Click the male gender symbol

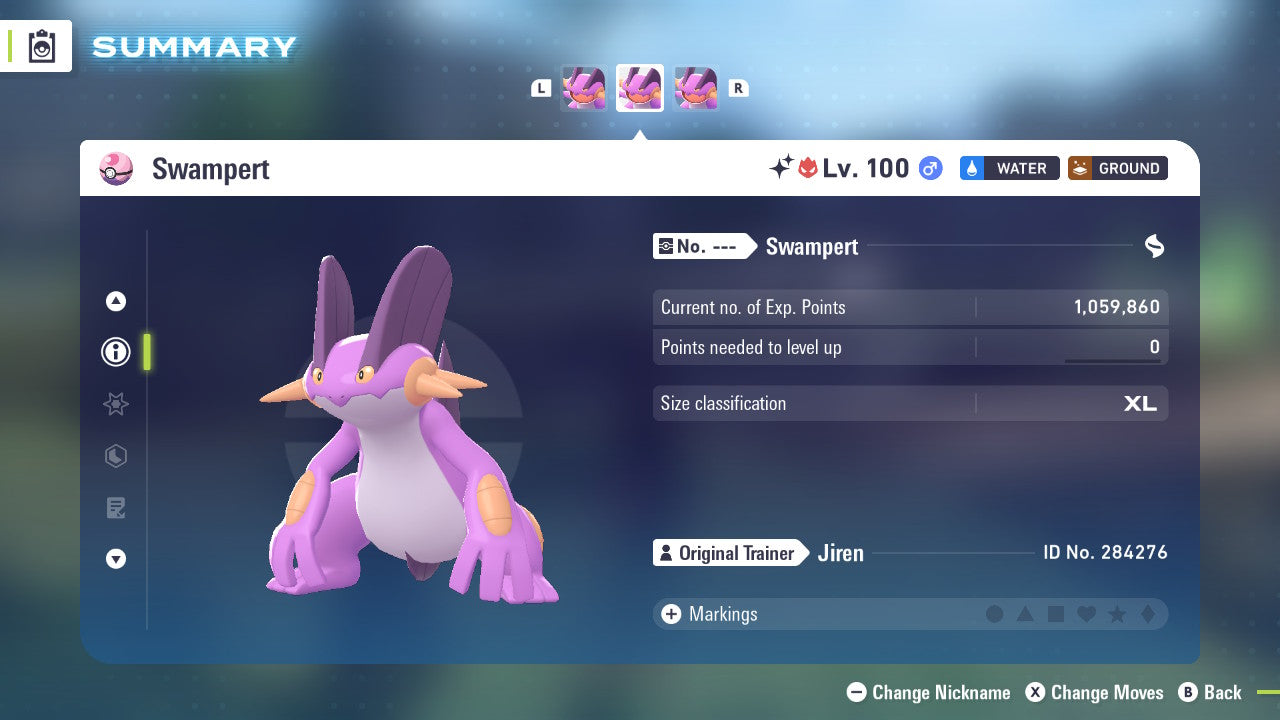click(930, 168)
